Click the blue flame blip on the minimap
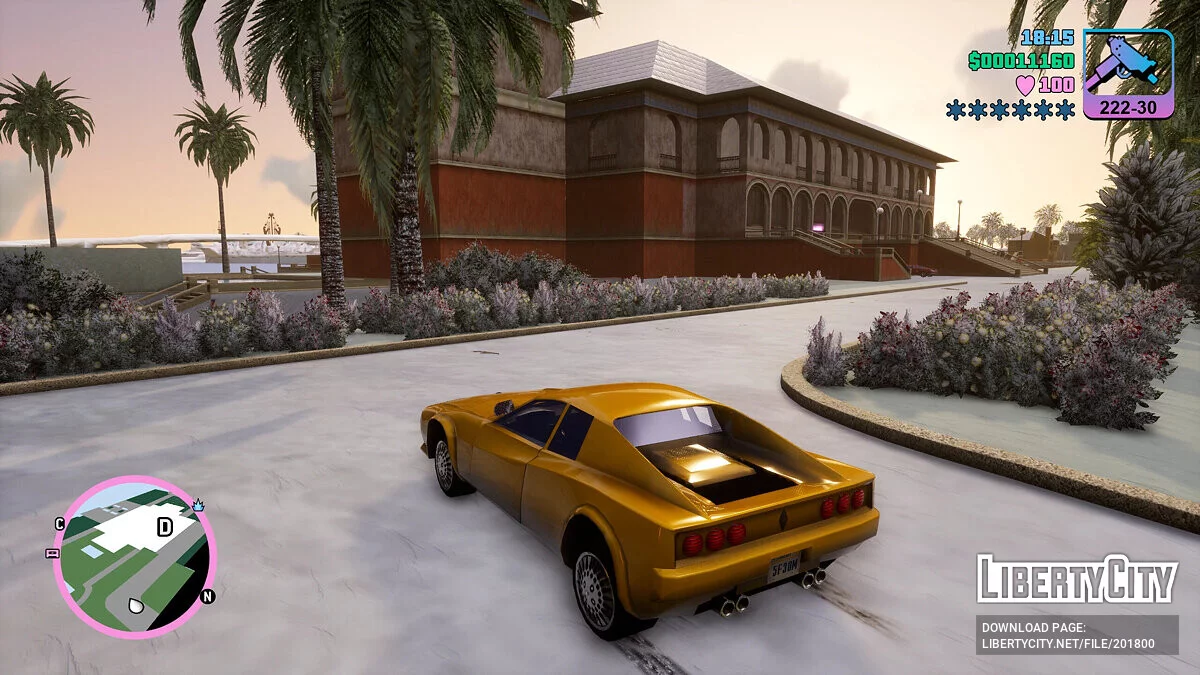Viewport: 1200px width, 675px height. 198,506
